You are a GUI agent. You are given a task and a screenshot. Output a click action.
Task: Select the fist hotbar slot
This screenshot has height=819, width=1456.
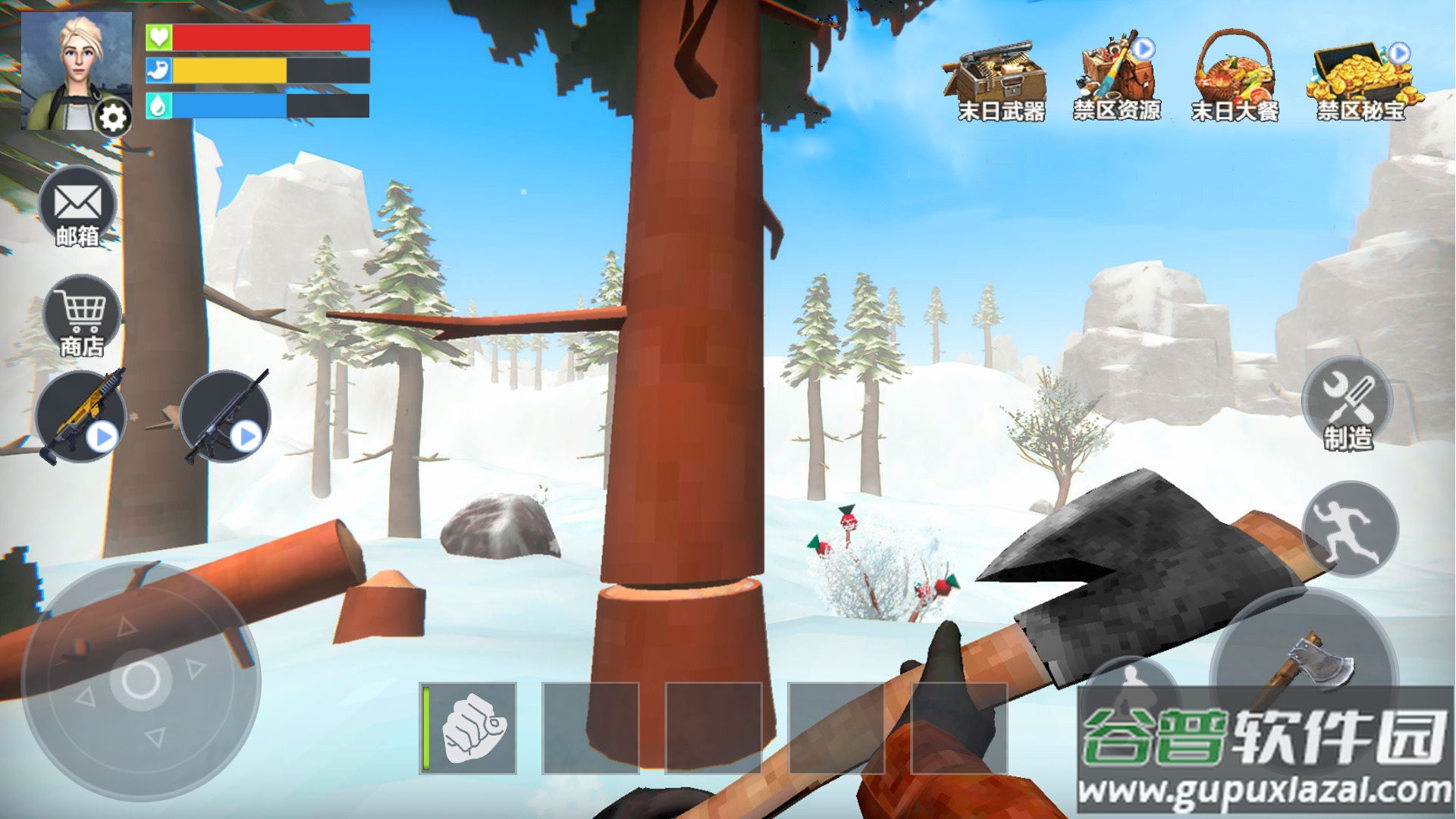[469, 728]
